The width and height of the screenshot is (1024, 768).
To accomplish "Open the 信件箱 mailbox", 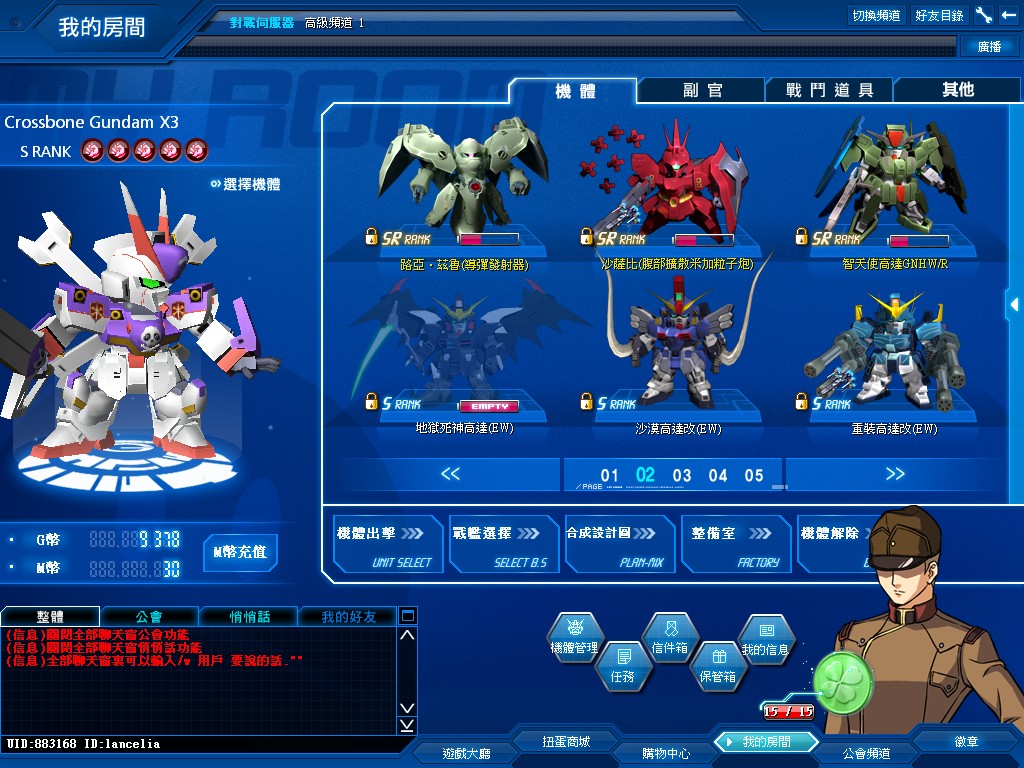I will 669,636.
